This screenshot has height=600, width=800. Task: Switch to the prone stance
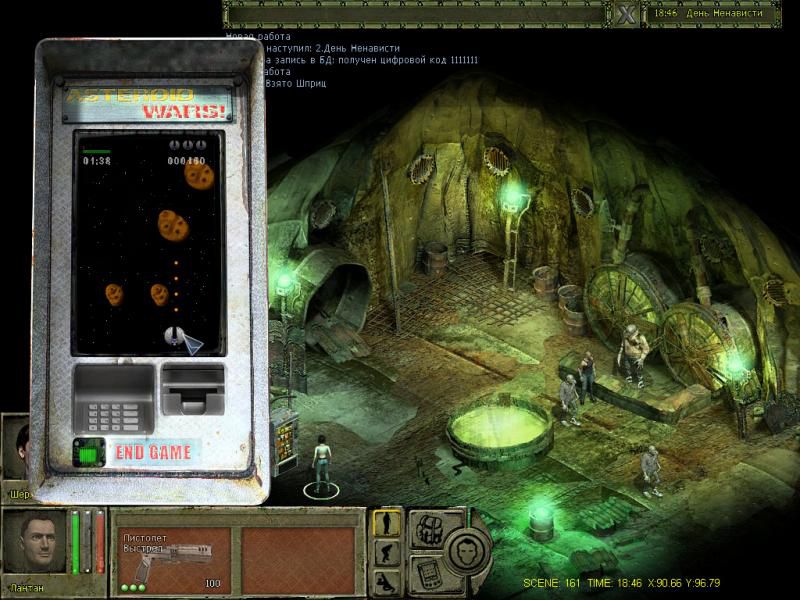pyautogui.click(x=388, y=581)
